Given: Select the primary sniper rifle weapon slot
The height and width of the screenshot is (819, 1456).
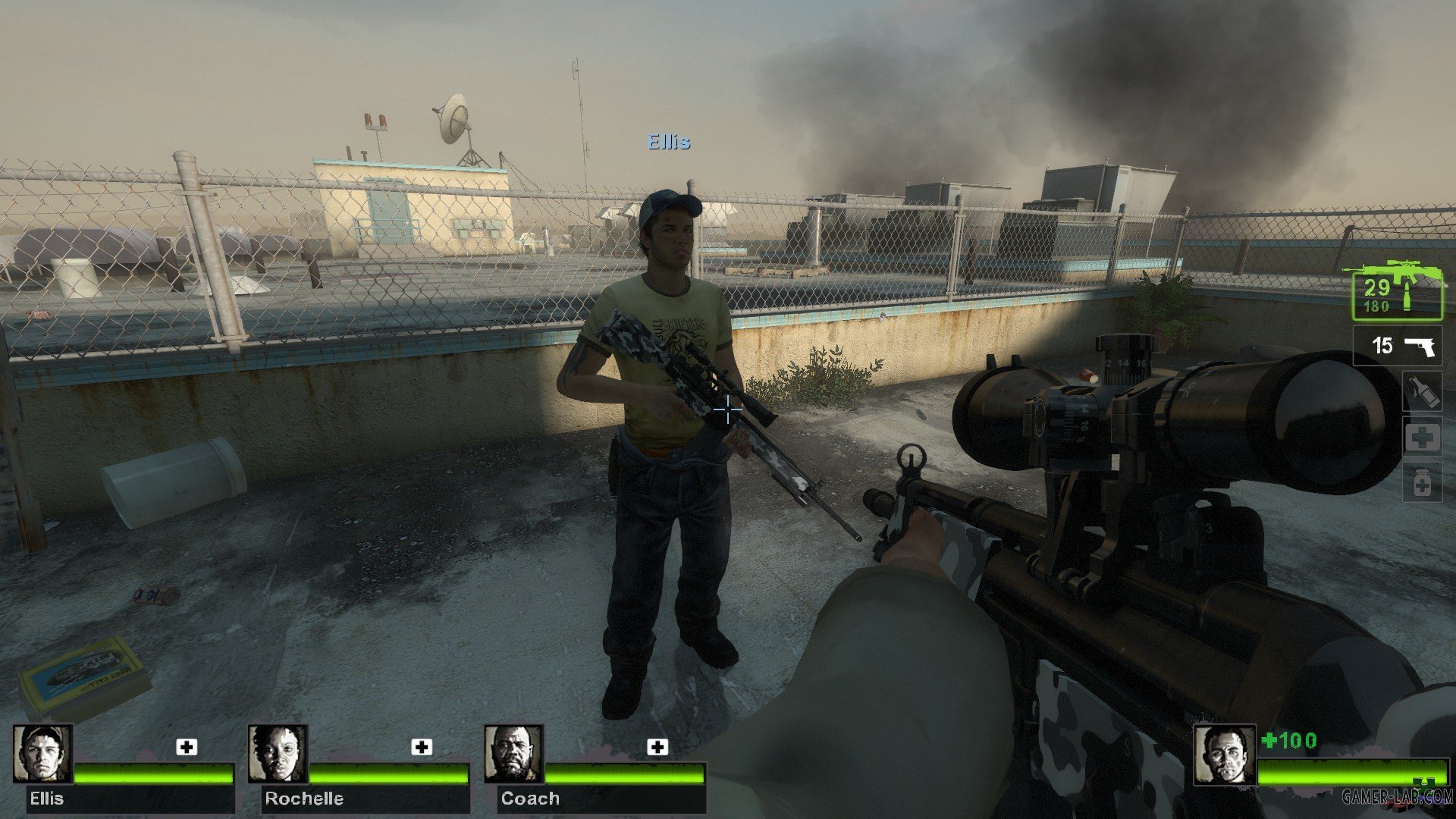Looking at the screenshot, I should tap(1398, 295).
